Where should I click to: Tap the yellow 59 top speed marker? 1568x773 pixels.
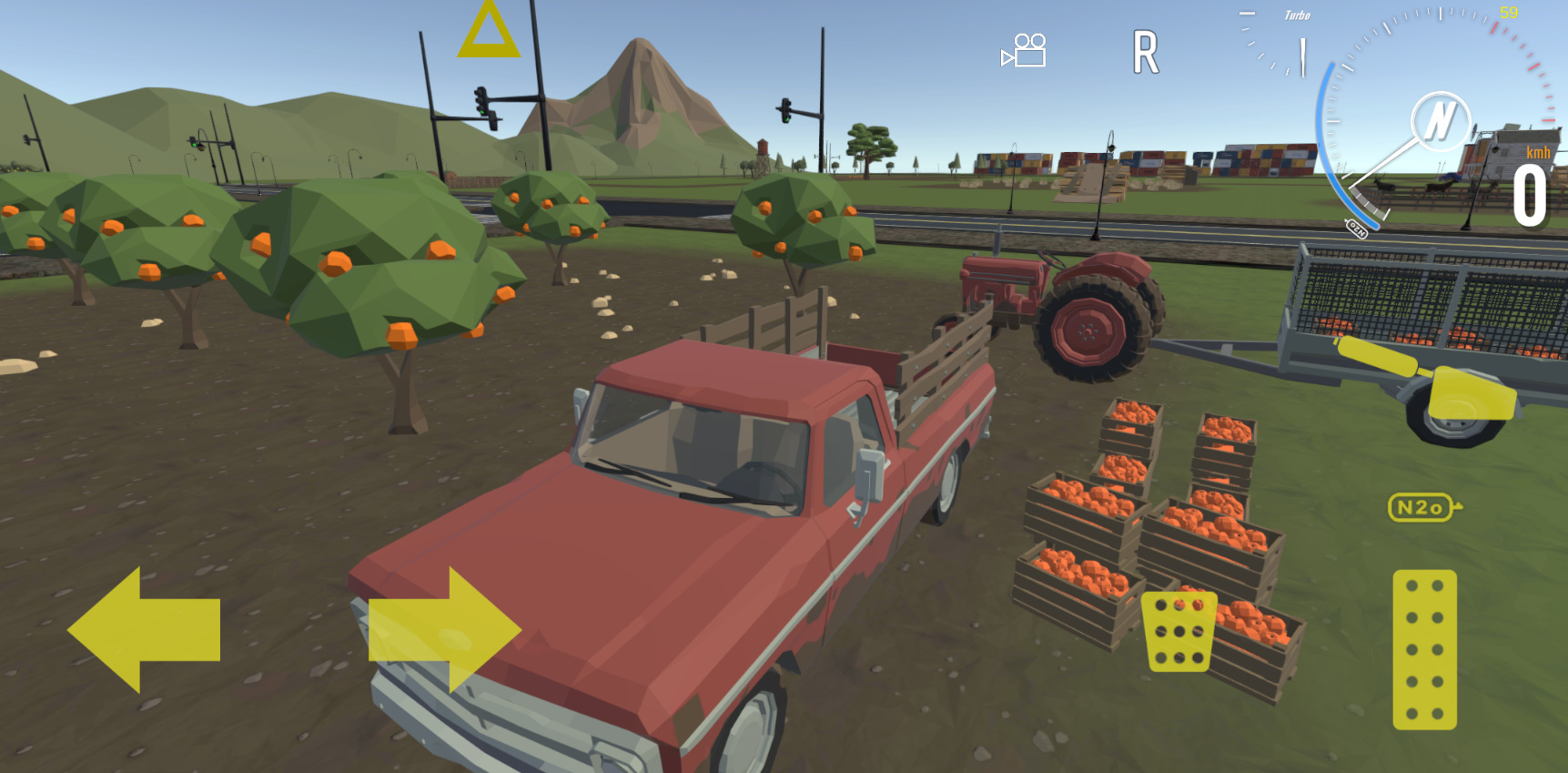1509,12
